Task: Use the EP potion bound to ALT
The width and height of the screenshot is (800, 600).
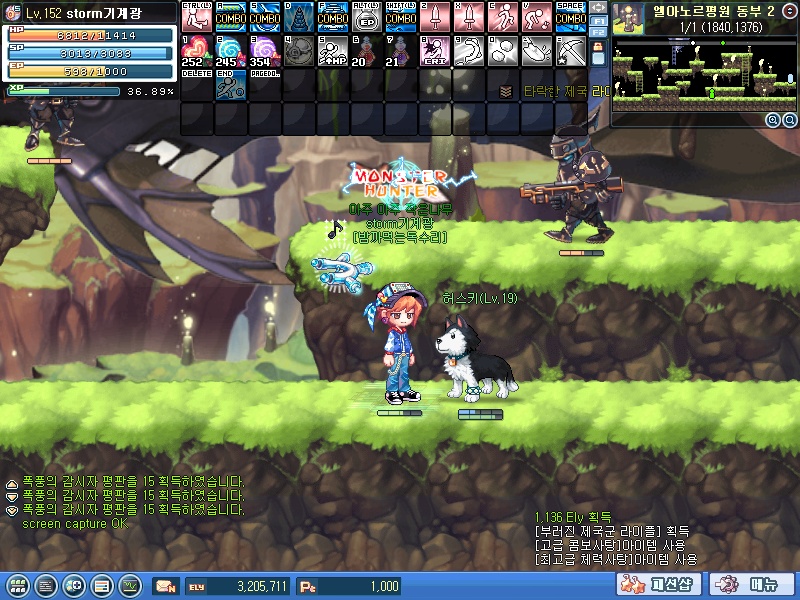Action: coord(366,16)
